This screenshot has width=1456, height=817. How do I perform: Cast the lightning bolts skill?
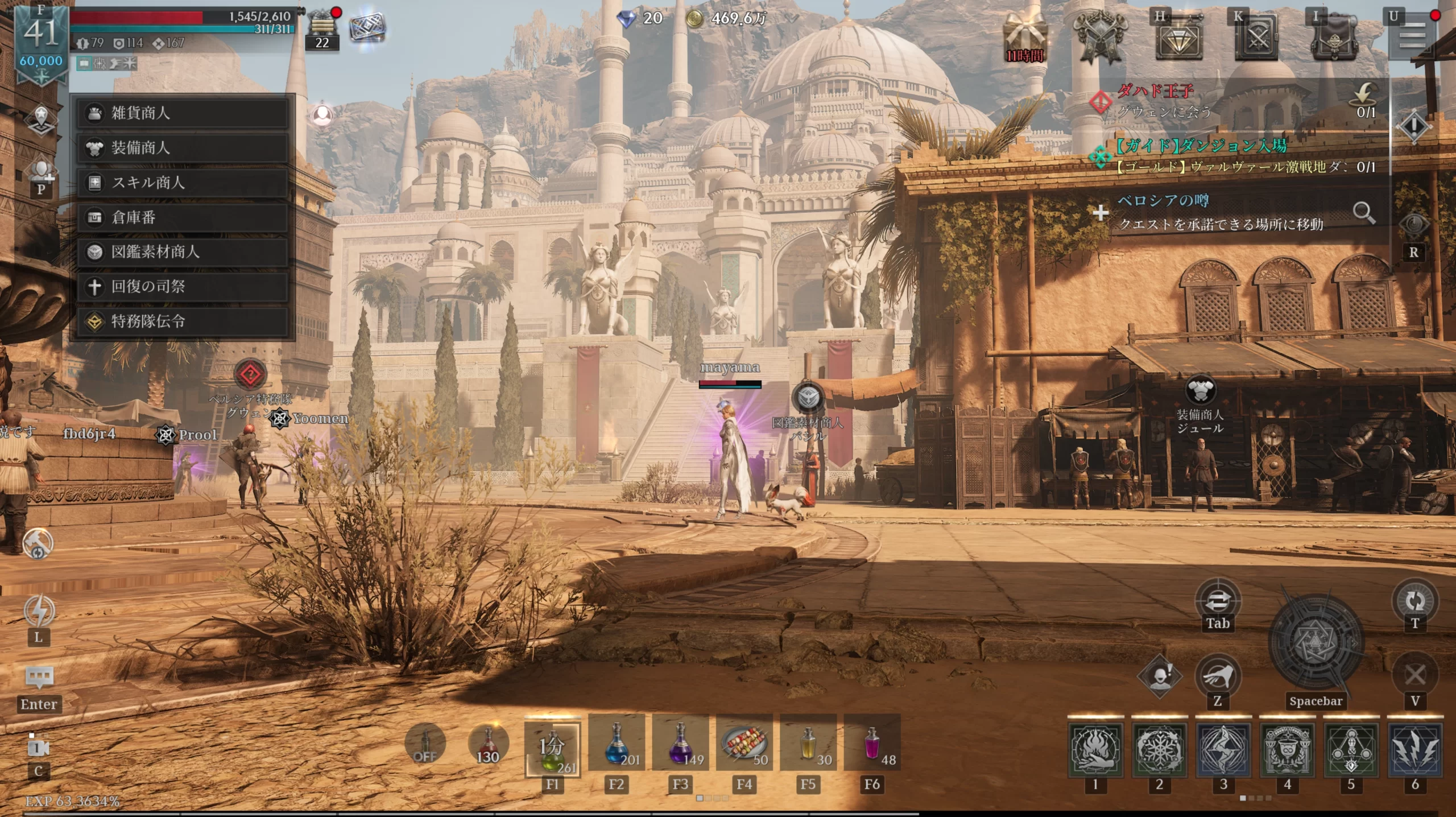tap(1415, 750)
